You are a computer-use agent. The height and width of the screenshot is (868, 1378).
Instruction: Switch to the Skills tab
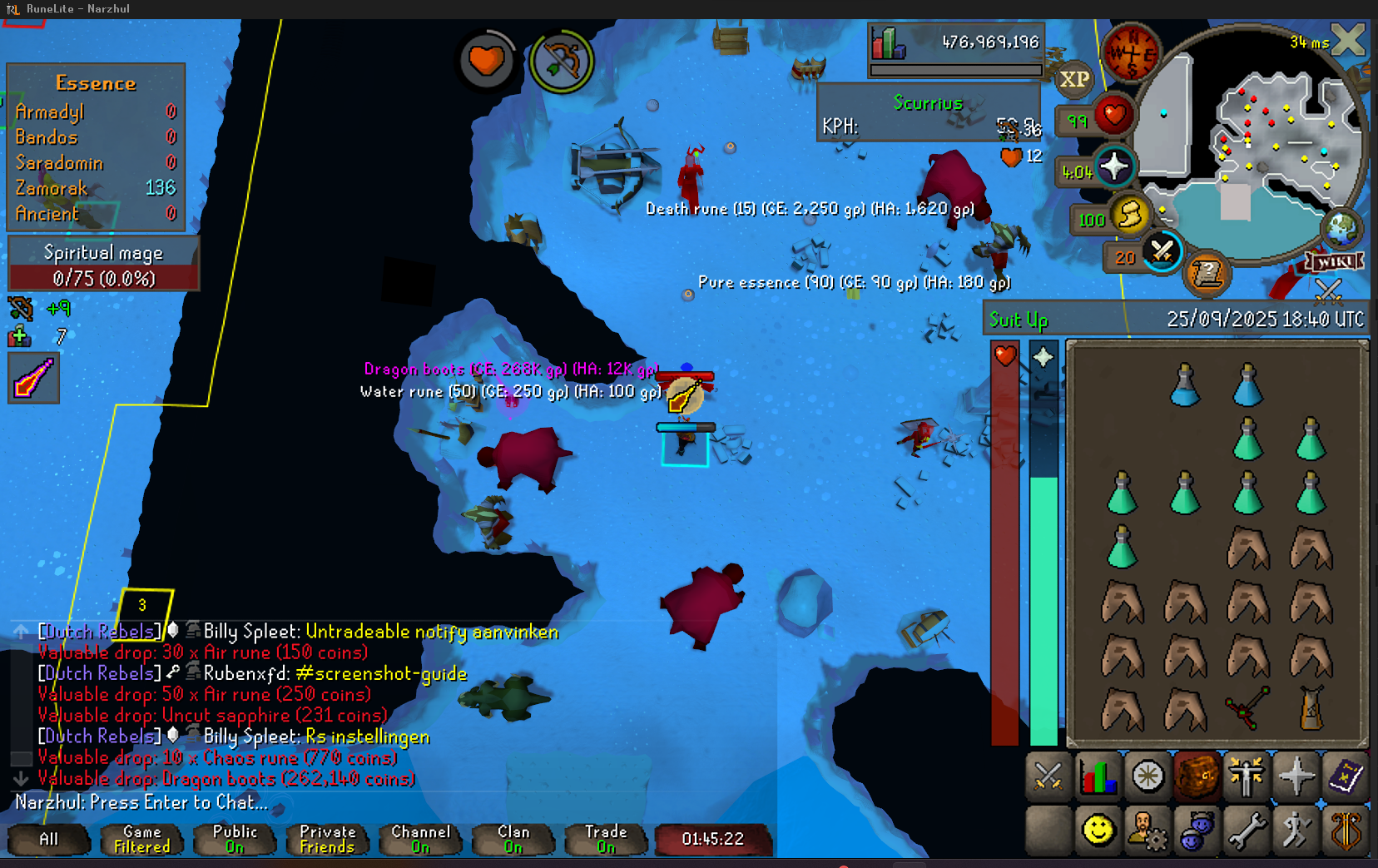[1098, 776]
